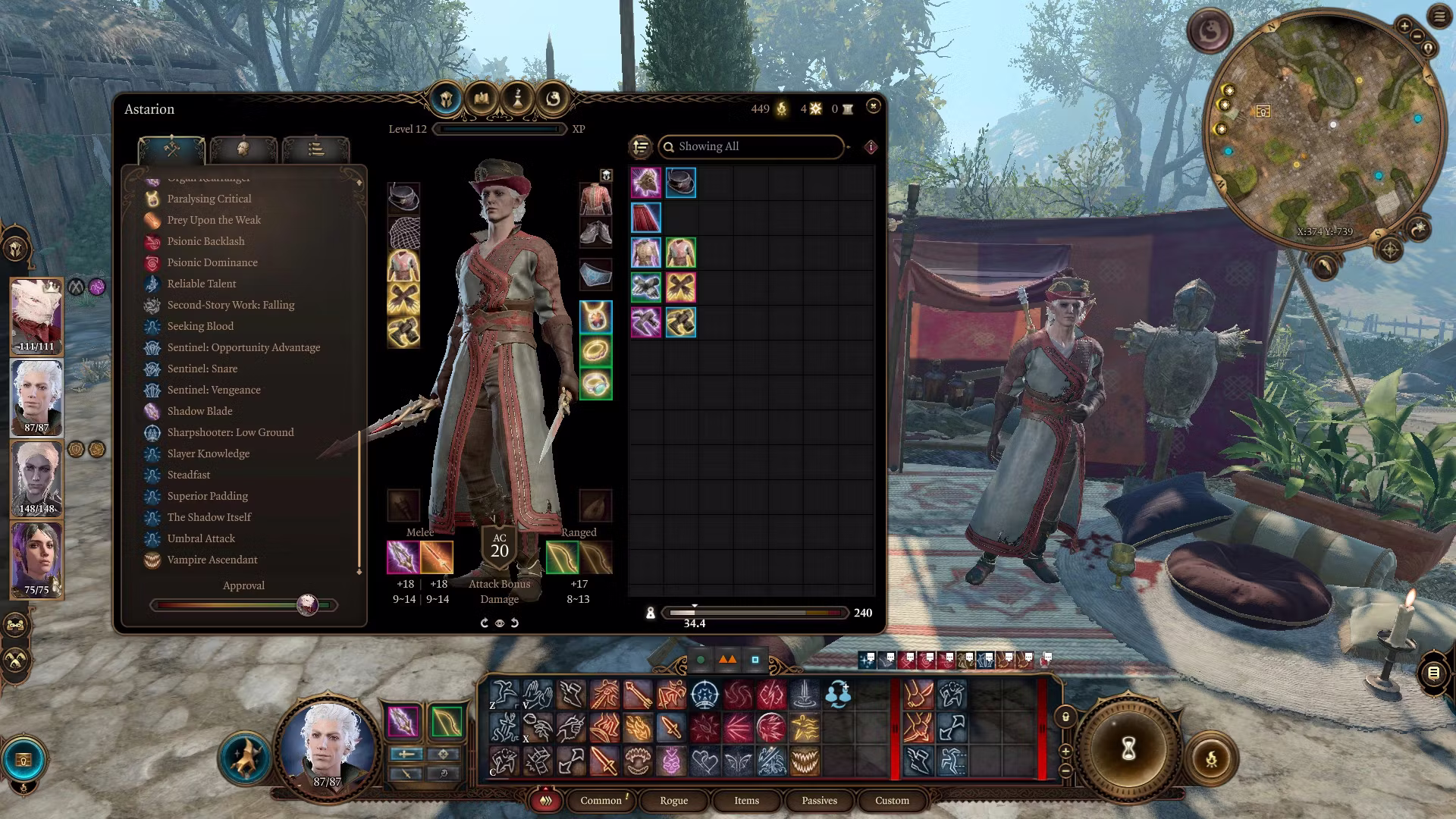End turn with the hourglass button
The height and width of the screenshot is (819, 1456).
tap(1128, 749)
